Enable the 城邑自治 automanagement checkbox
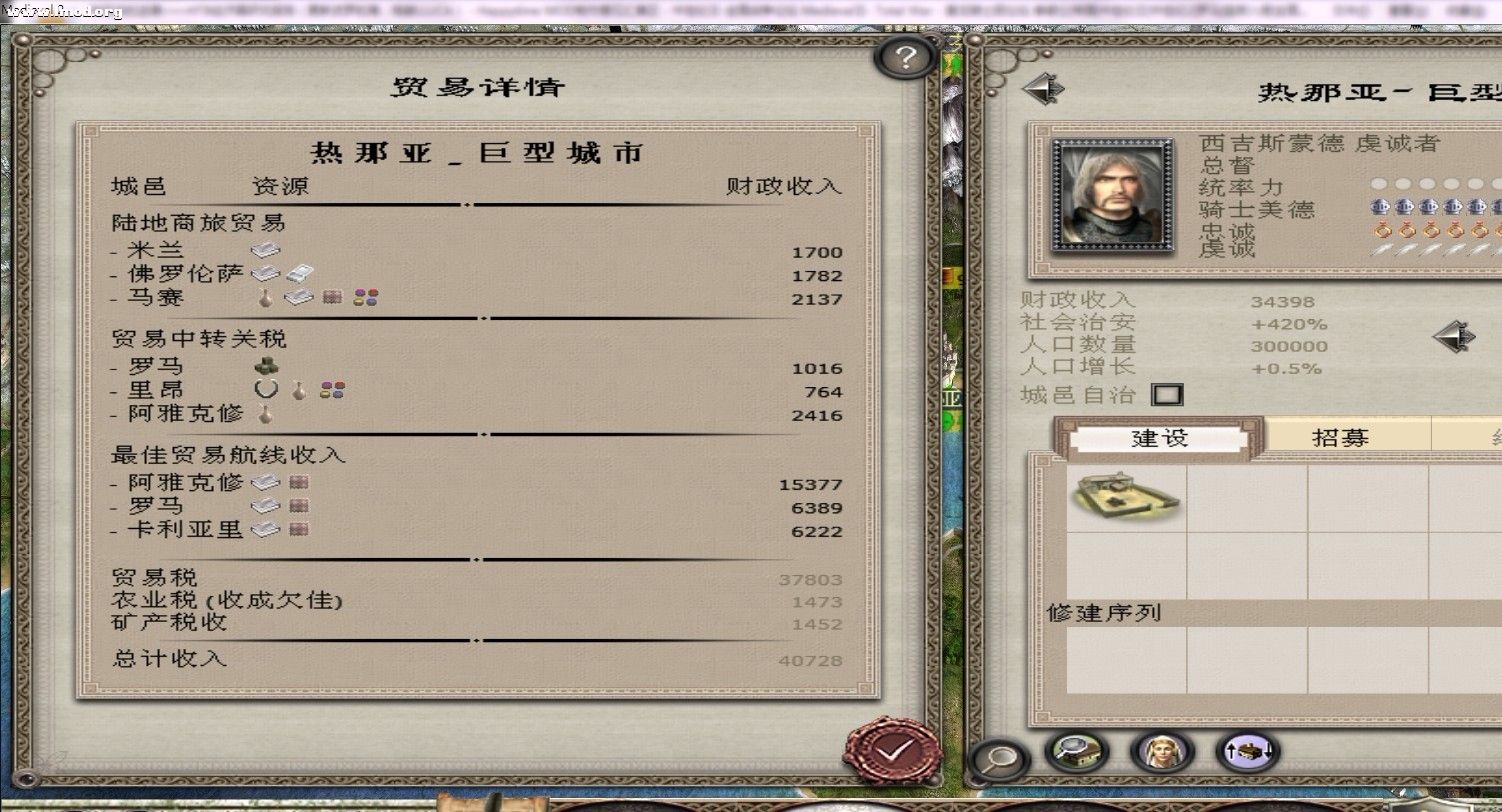 1168,394
